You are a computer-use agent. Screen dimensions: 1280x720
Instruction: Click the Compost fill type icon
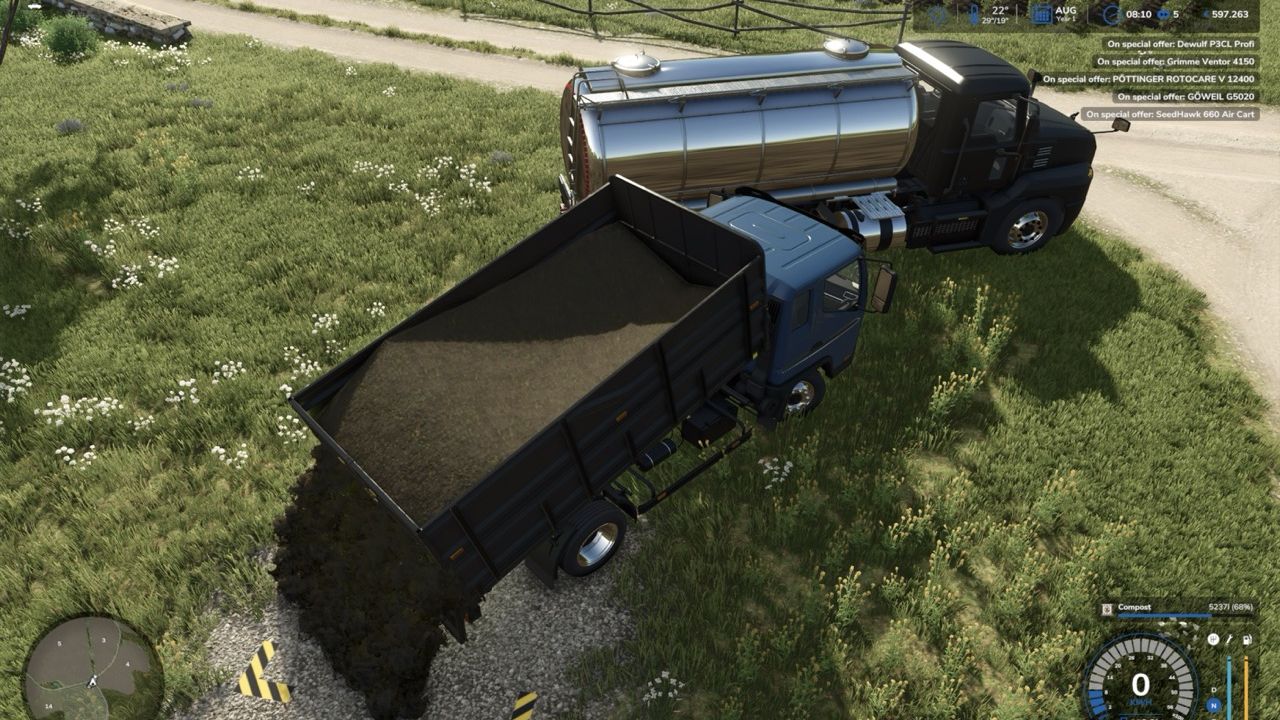(1107, 607)
